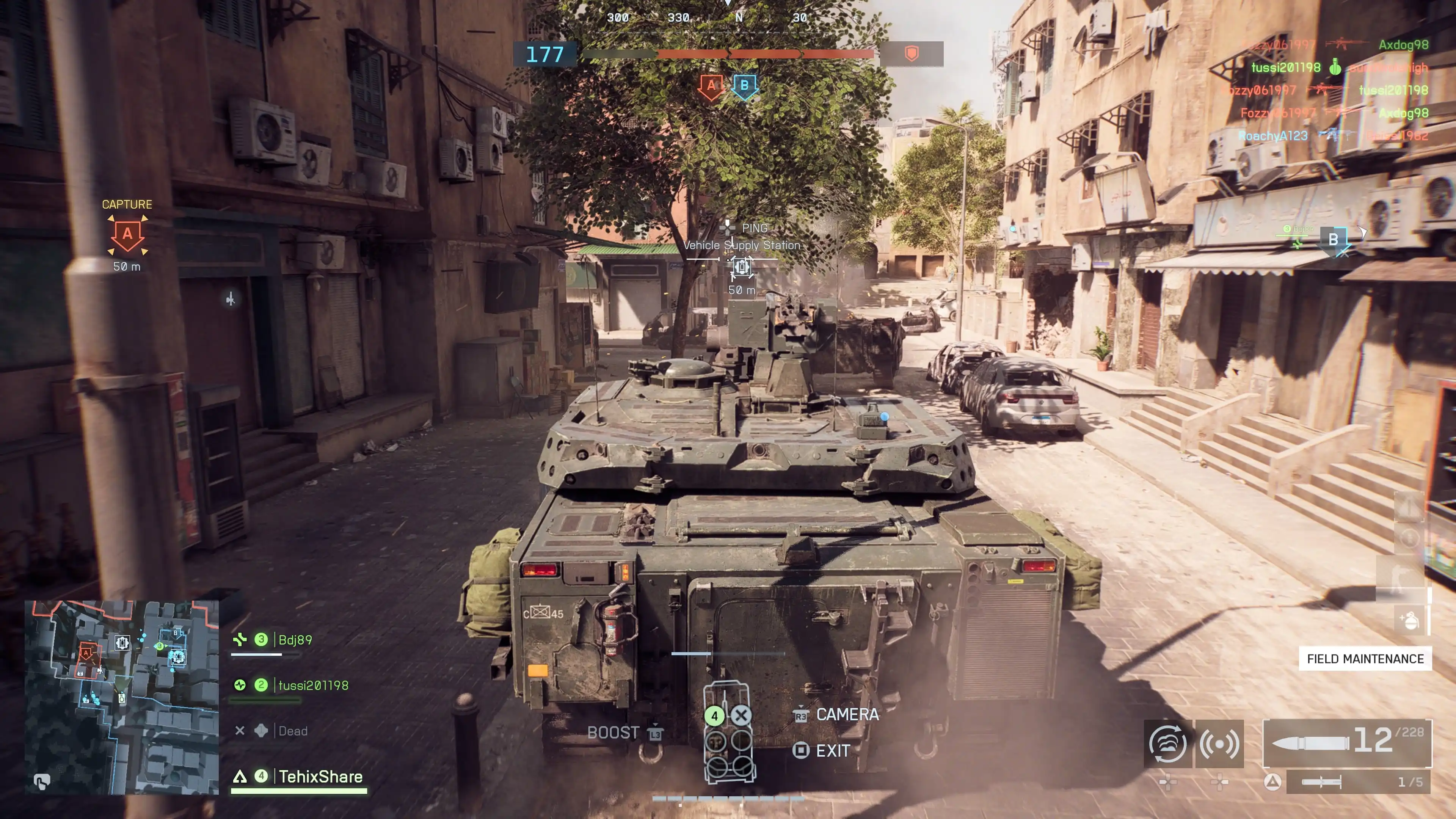
Task: Select the Dead squad member row
Action: 292,731
